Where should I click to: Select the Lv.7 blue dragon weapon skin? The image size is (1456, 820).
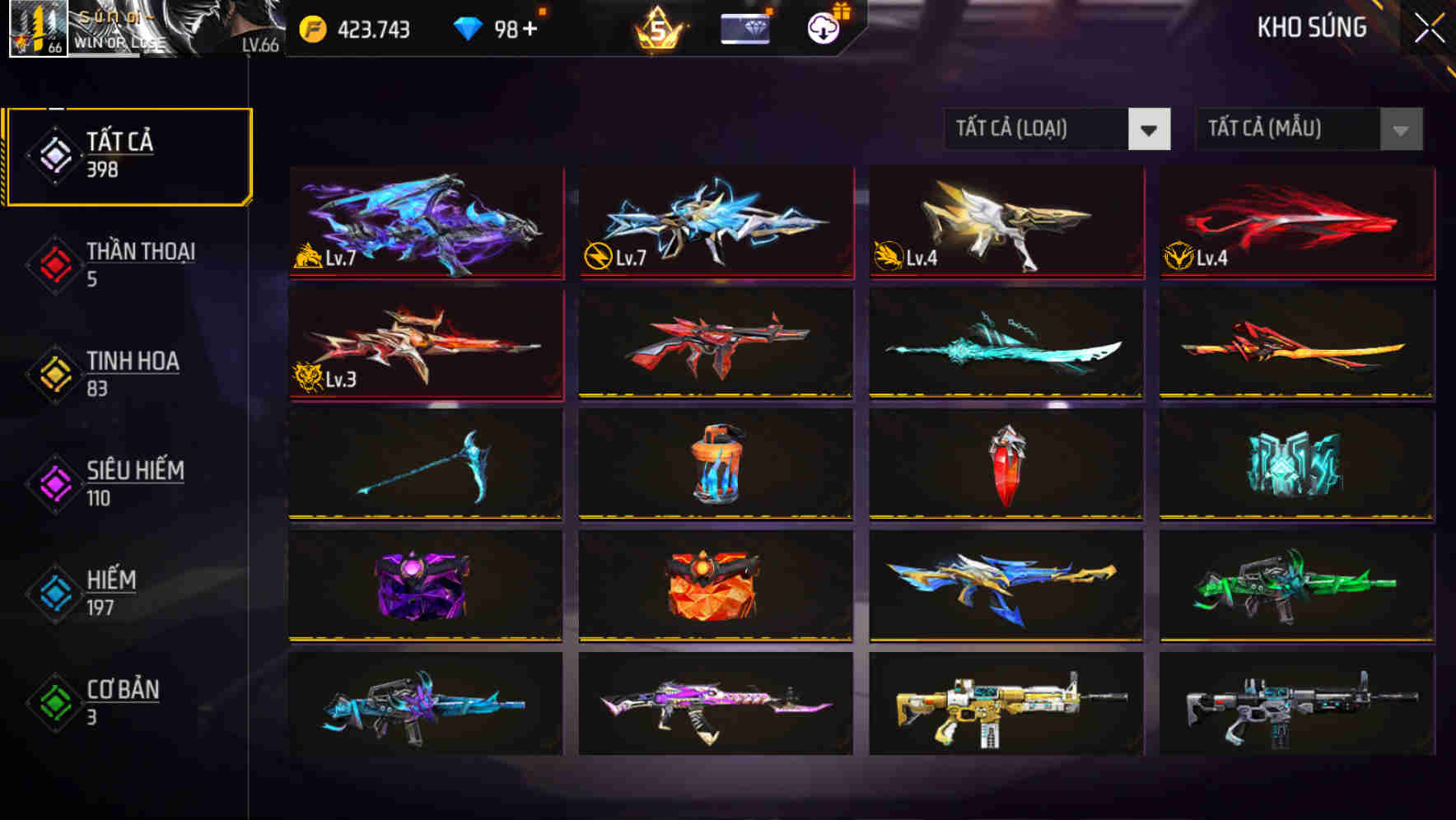[x=425, y=222]
